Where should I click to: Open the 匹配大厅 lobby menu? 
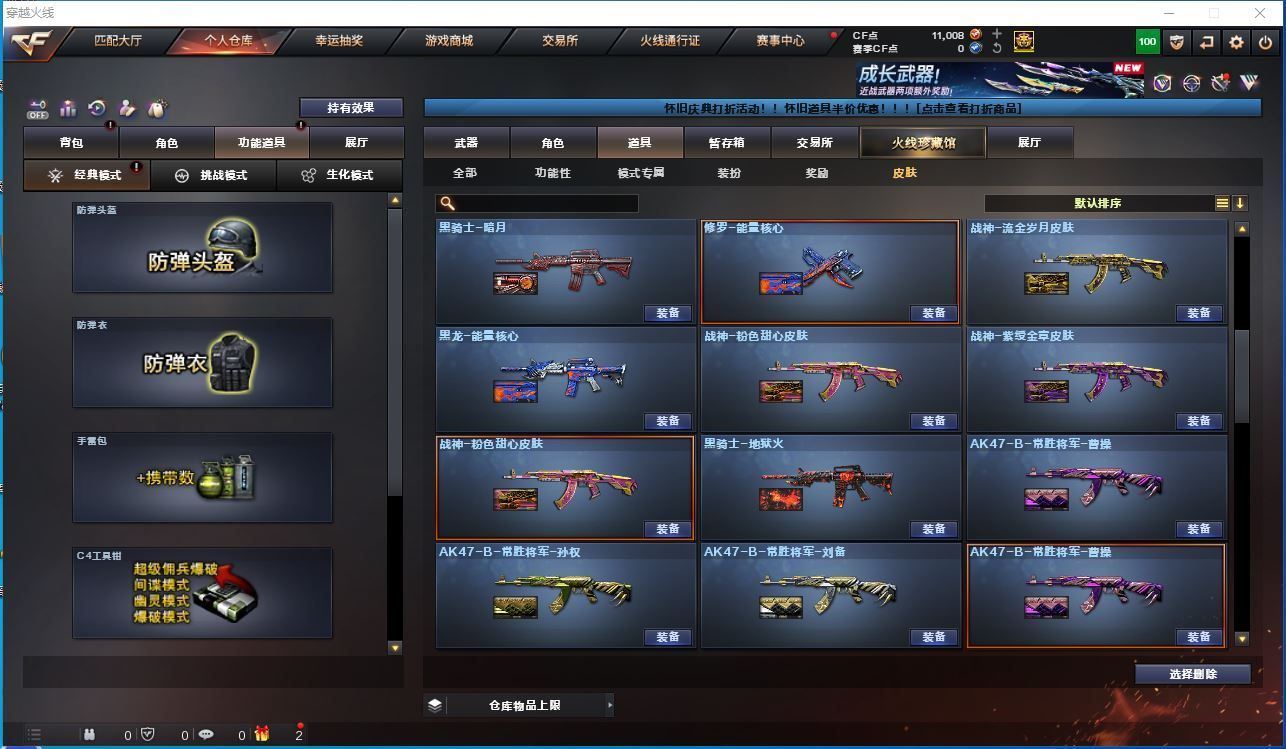118,41
